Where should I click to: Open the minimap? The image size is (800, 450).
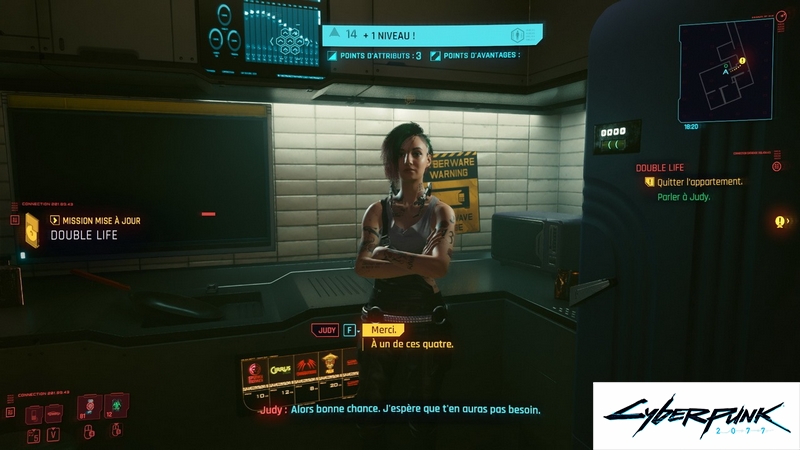[725, 69]
